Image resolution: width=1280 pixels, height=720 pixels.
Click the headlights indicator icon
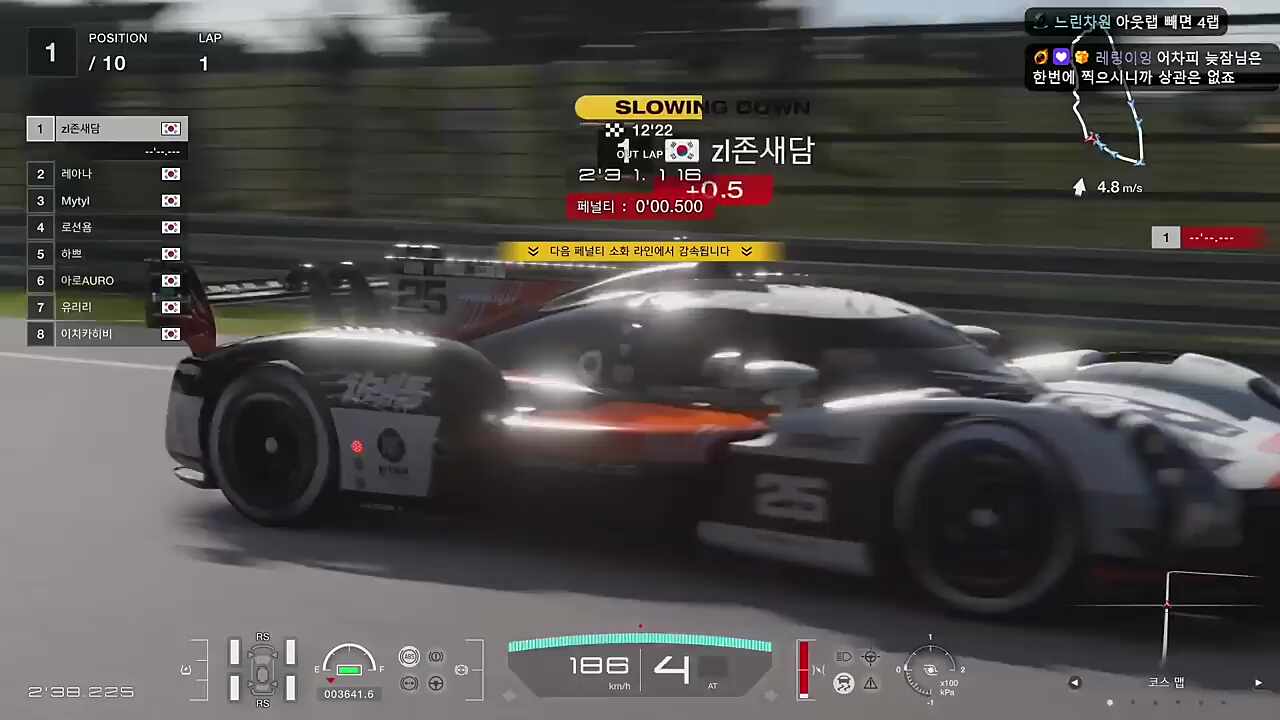[x=844, y=656]
